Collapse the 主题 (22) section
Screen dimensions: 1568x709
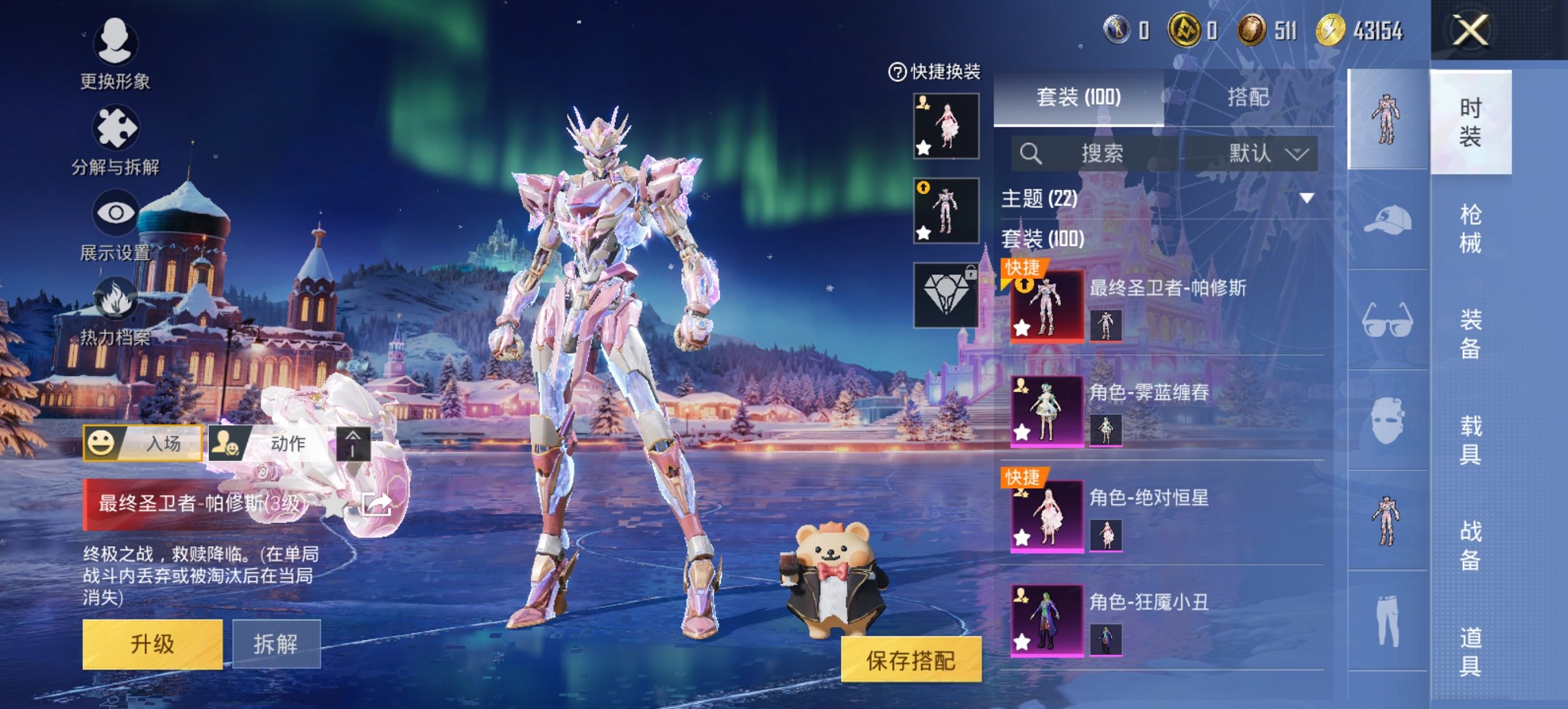(1306, 198)
